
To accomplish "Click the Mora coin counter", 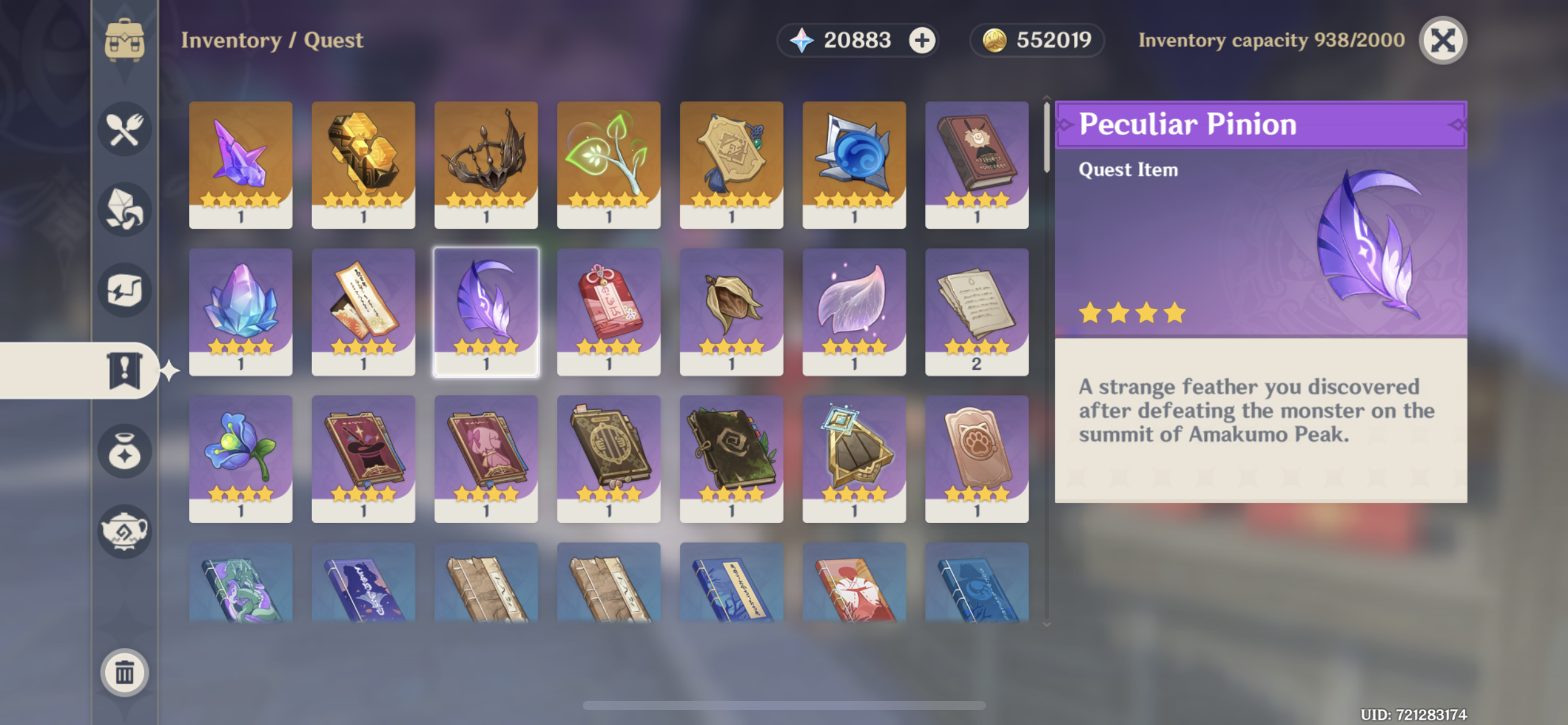I will [1036, 40].
